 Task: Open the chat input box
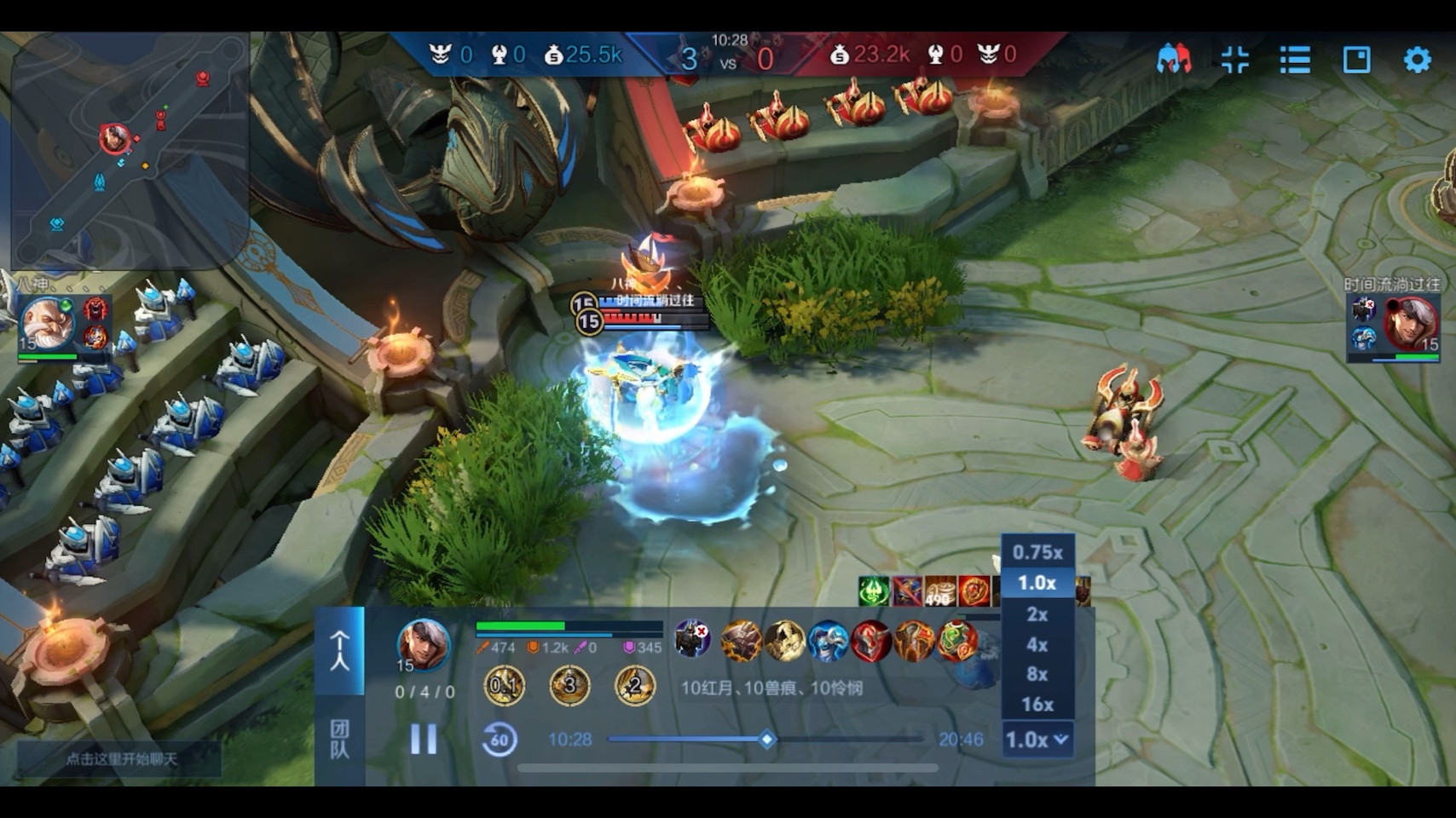point(121,759)
